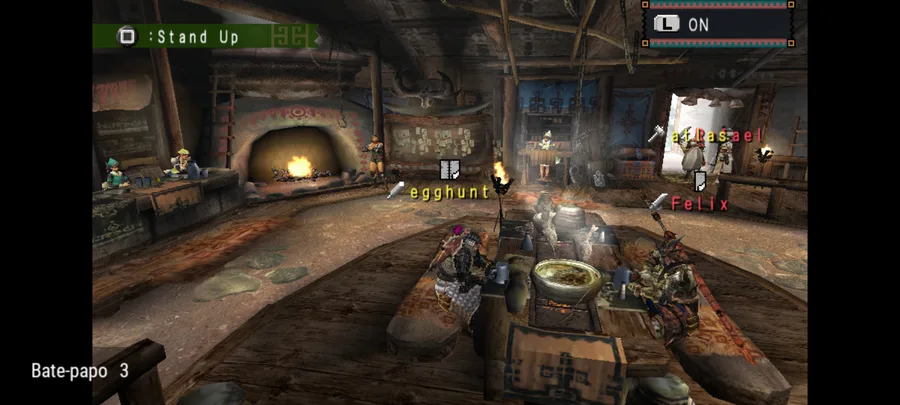Select the Felix player name tag

tap(699, 204)
